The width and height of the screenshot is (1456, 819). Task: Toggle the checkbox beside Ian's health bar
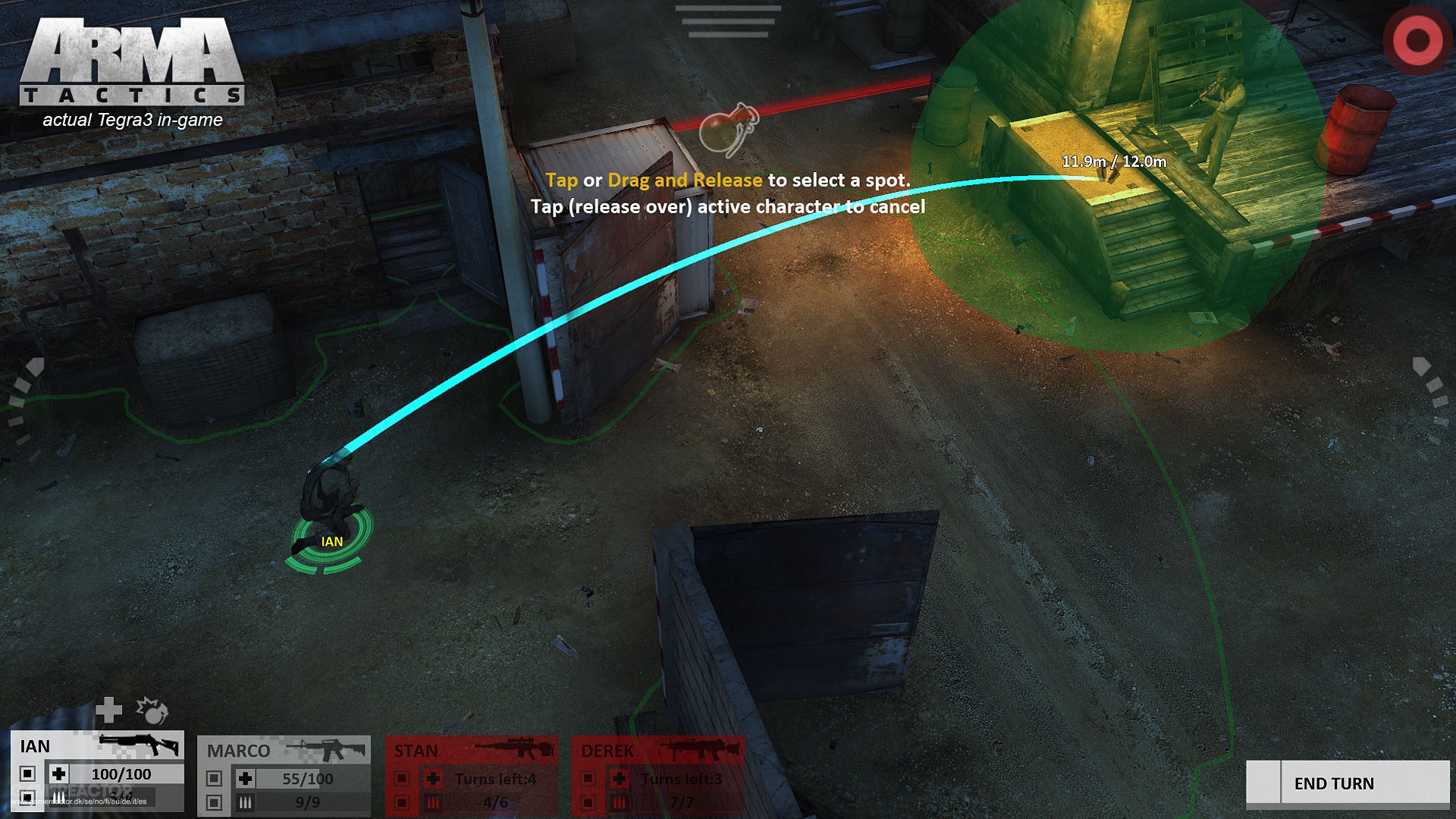tap(26, 774)
